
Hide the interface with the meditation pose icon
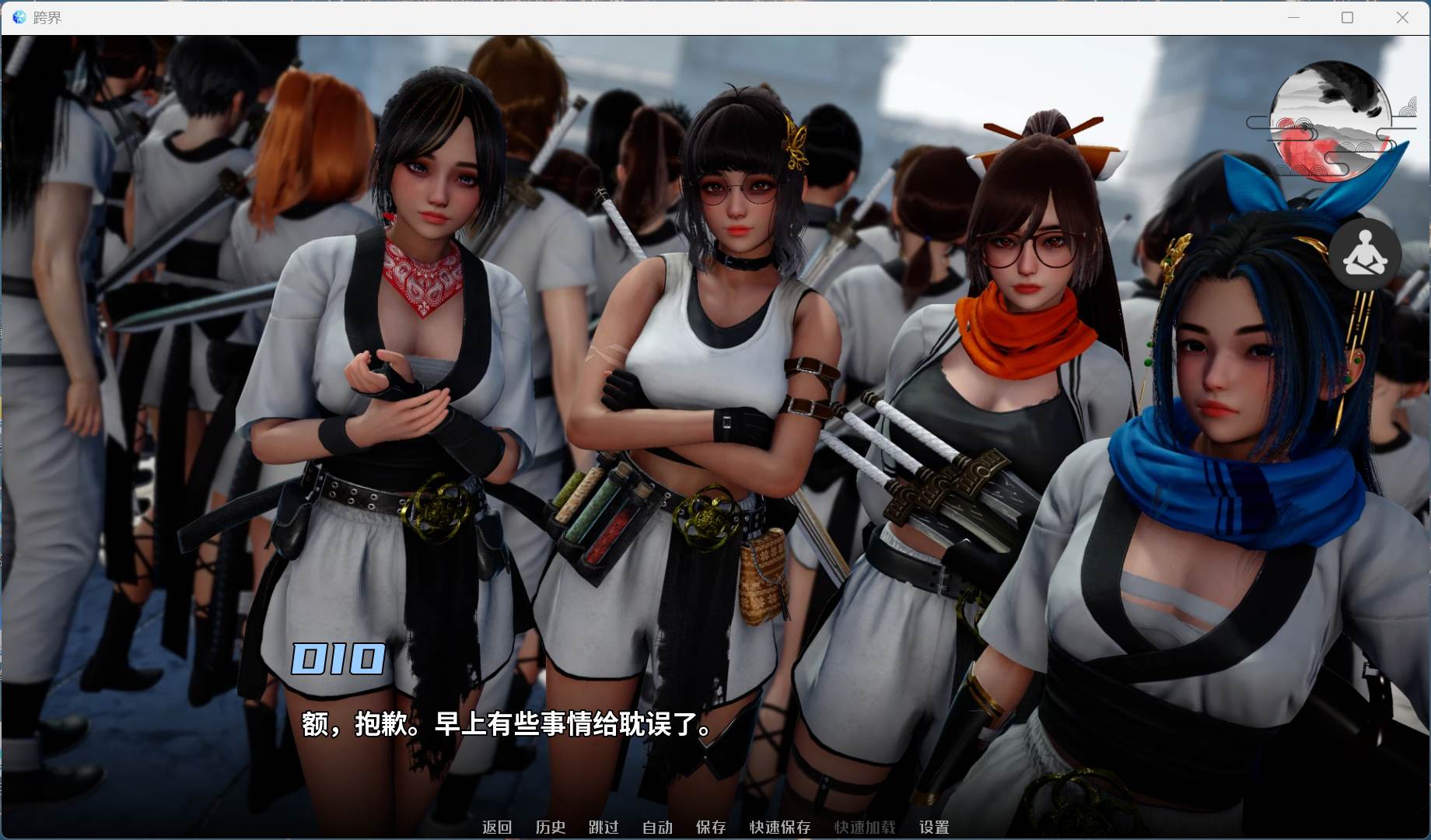(x=1366, y=254)
